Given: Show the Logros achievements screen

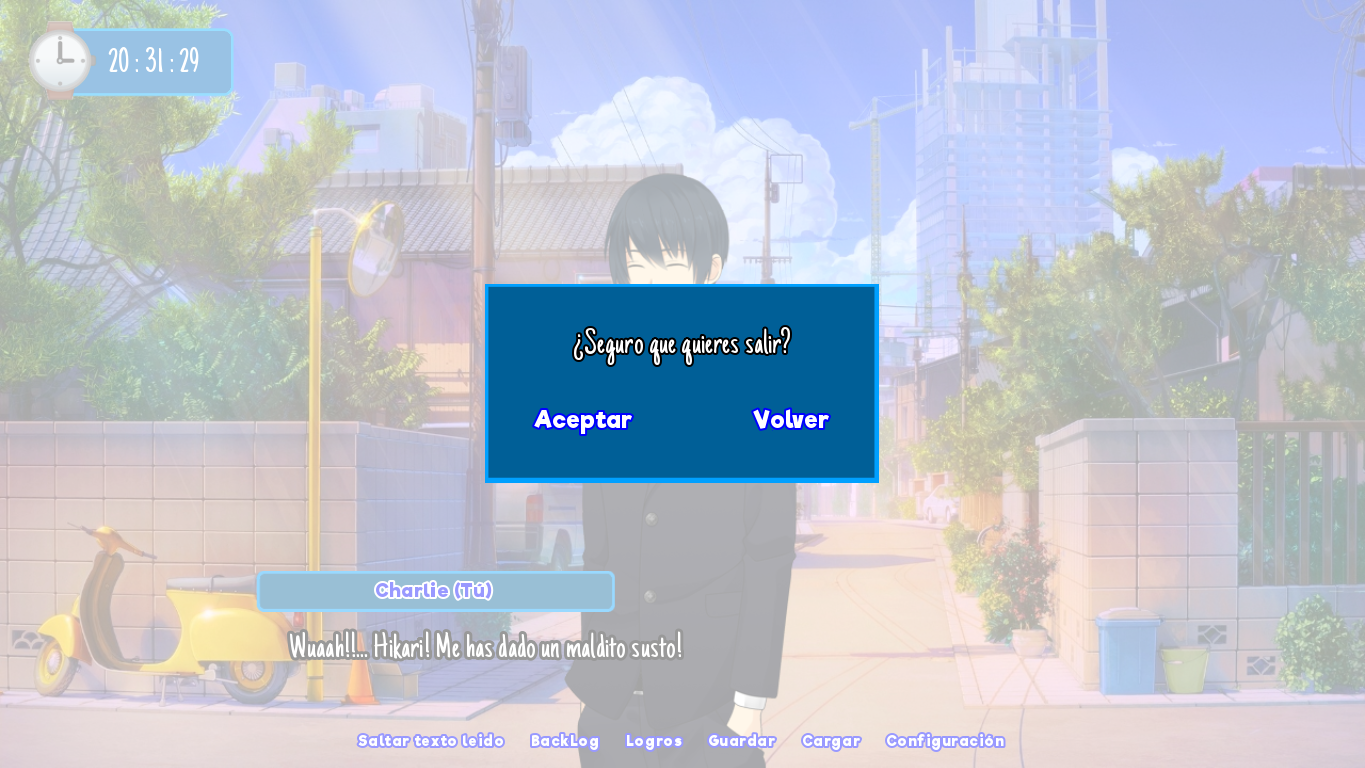Looking at the screenshot, I should click(x=654, y=741).
